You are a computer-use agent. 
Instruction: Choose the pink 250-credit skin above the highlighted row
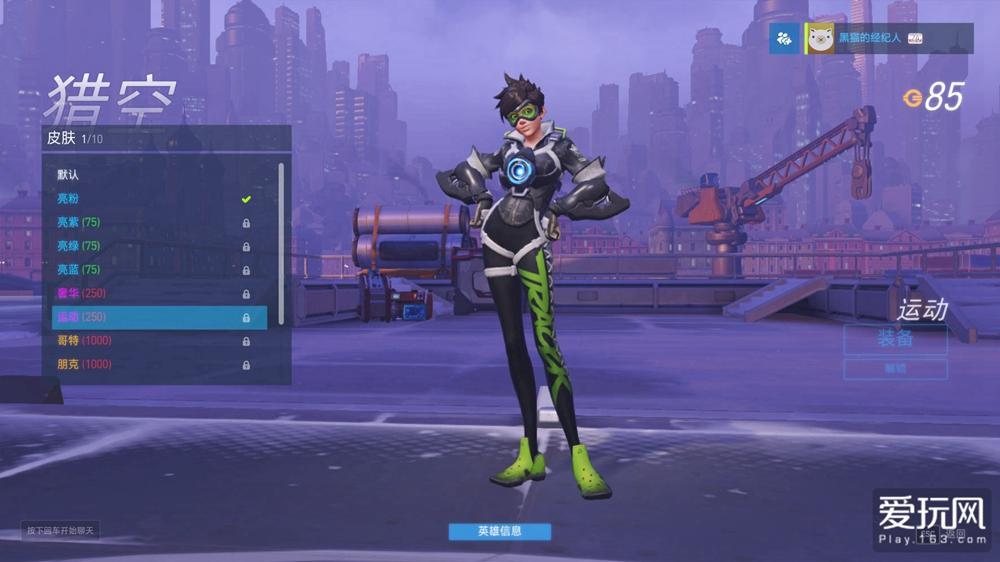[x=150, y=293]
